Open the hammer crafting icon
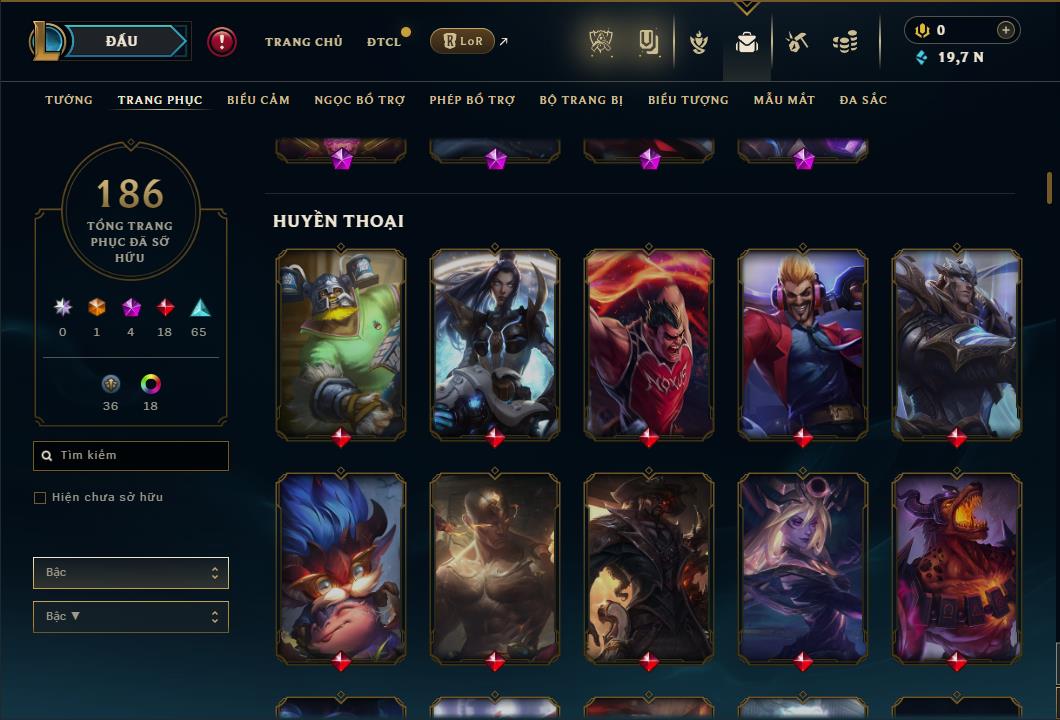The width and height of the screenshot is (1060, 720). tap(797, 42)
